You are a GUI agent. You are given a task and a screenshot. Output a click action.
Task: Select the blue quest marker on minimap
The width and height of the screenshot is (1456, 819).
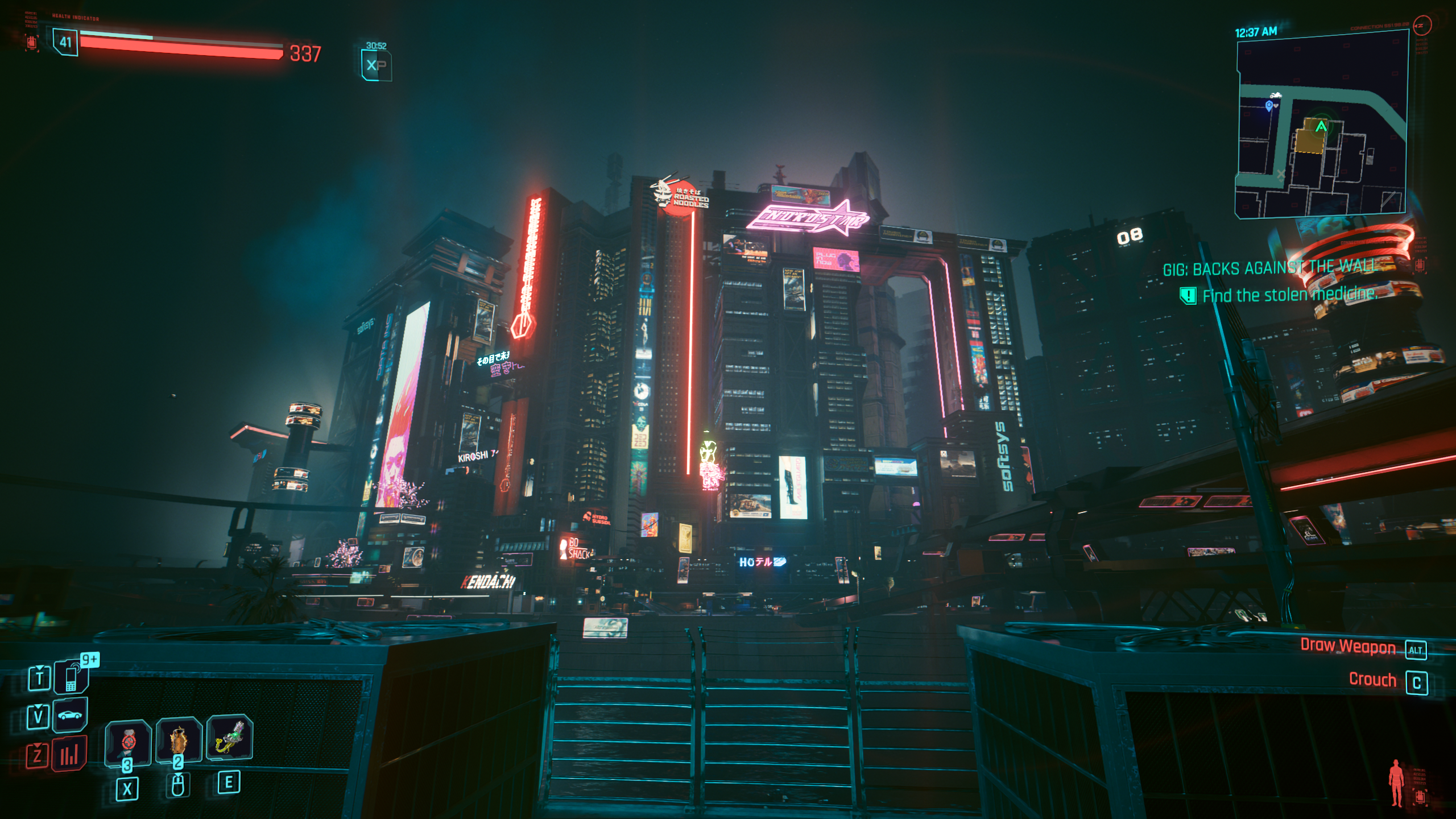tap(1269, 106)
